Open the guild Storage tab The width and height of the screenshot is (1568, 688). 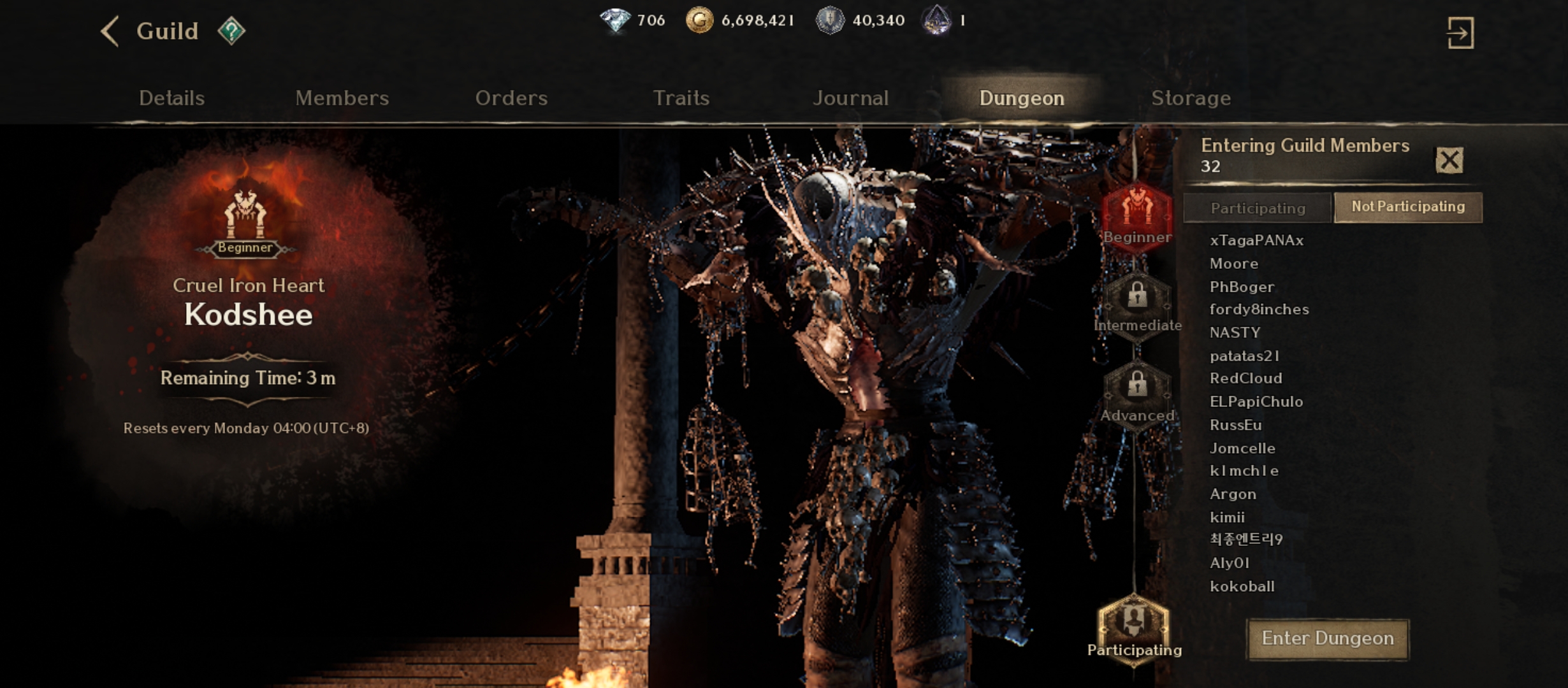tap(1191, 98)
